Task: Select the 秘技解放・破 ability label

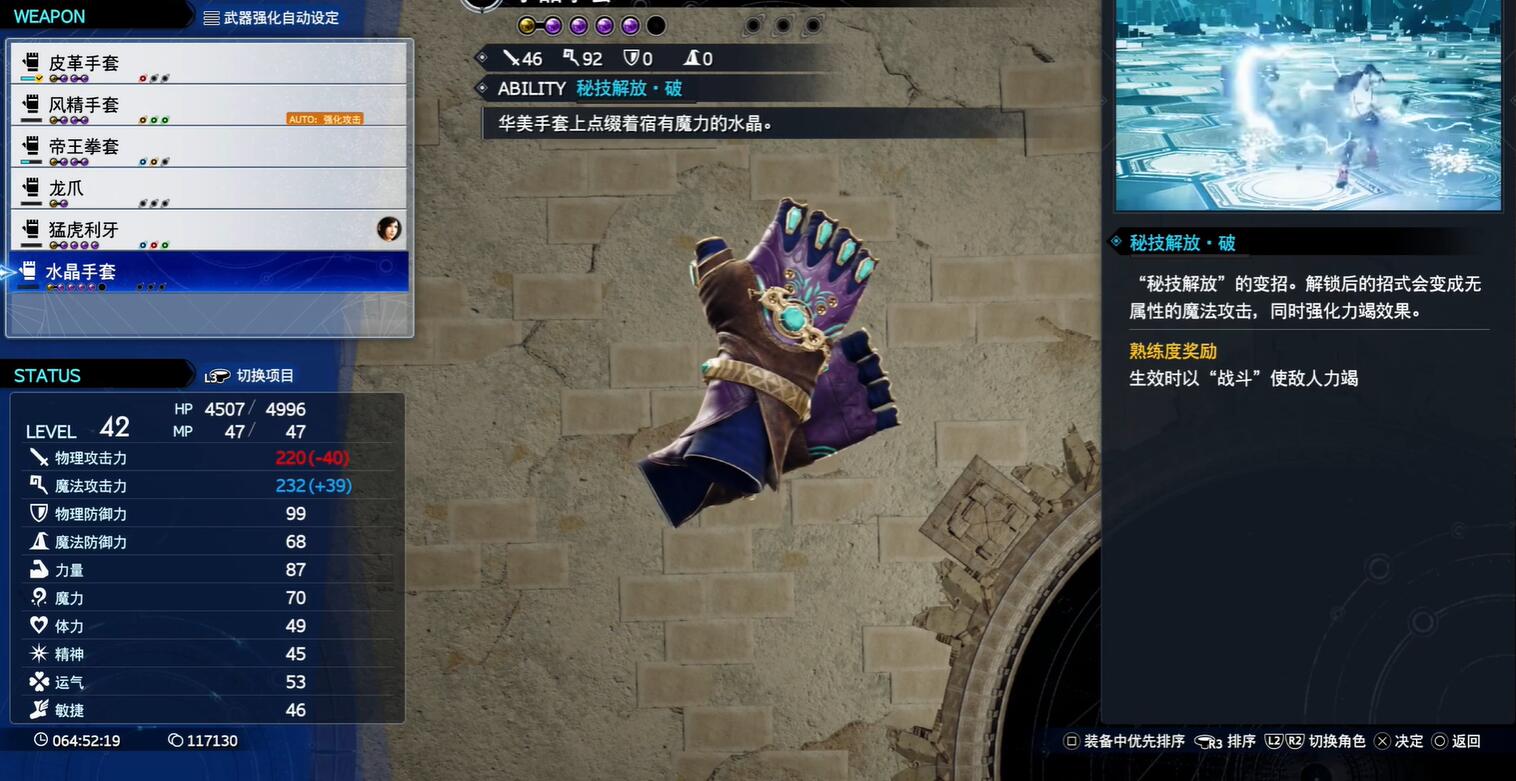Action: (629, 88)
